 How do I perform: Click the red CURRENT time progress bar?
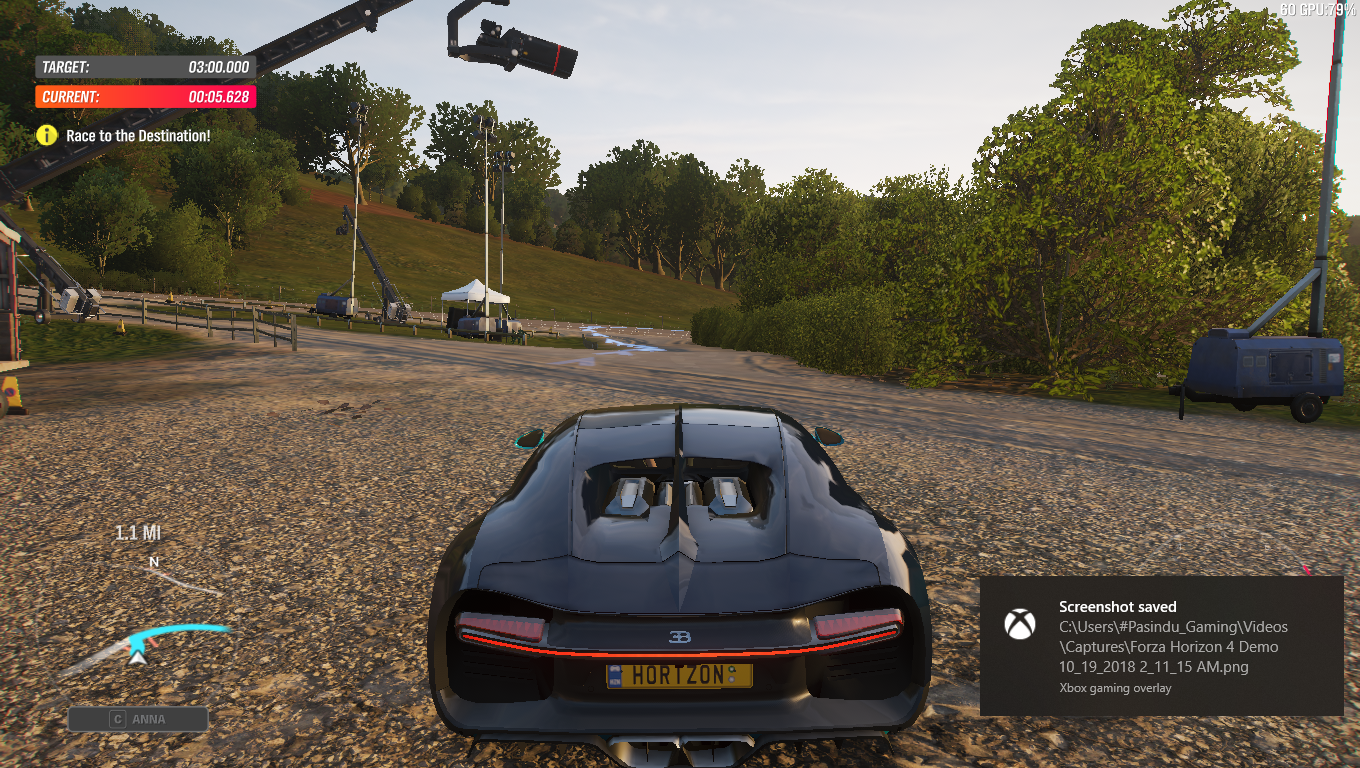145,96
